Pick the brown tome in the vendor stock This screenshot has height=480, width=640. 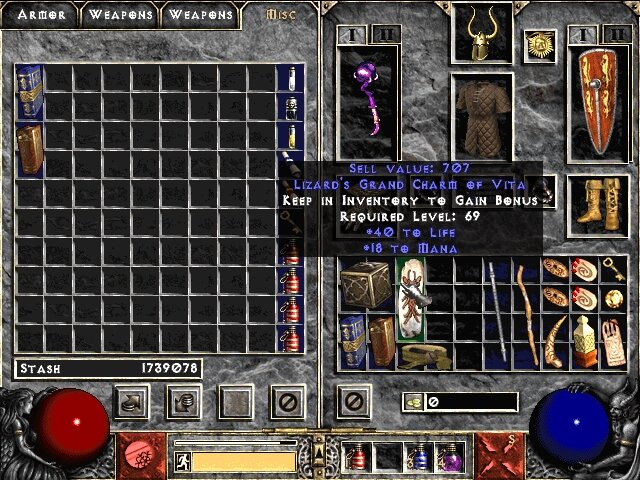tap(29, 148)
